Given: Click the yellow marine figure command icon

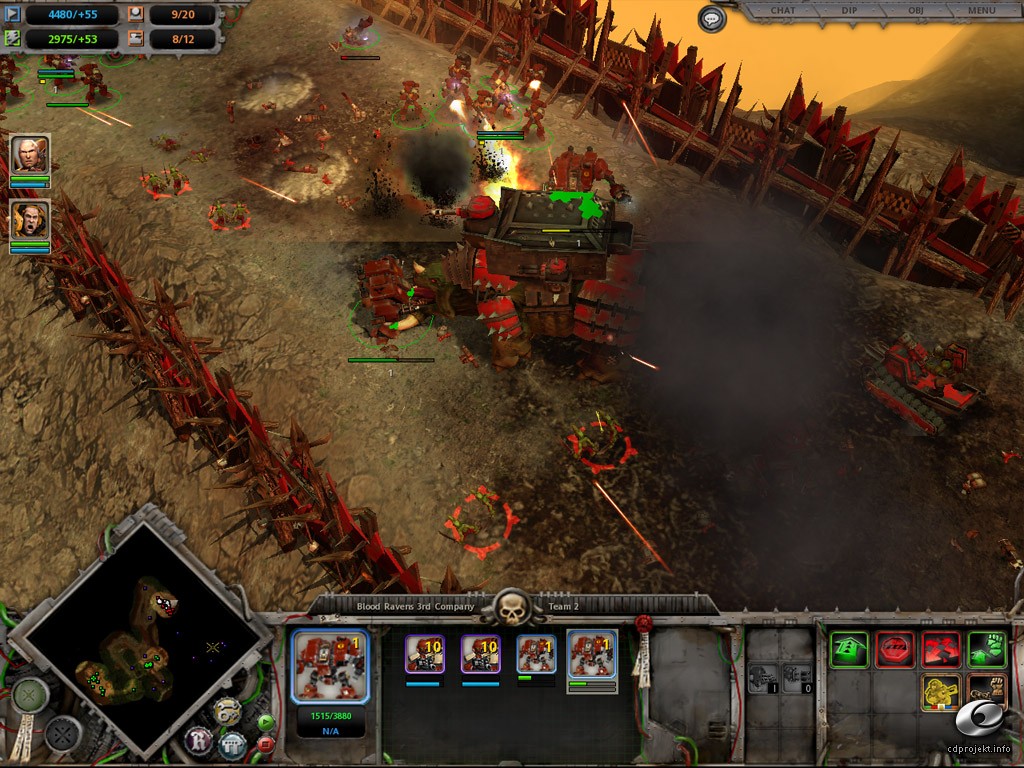Looking at the screenshot, I should (x=941, y=693).
